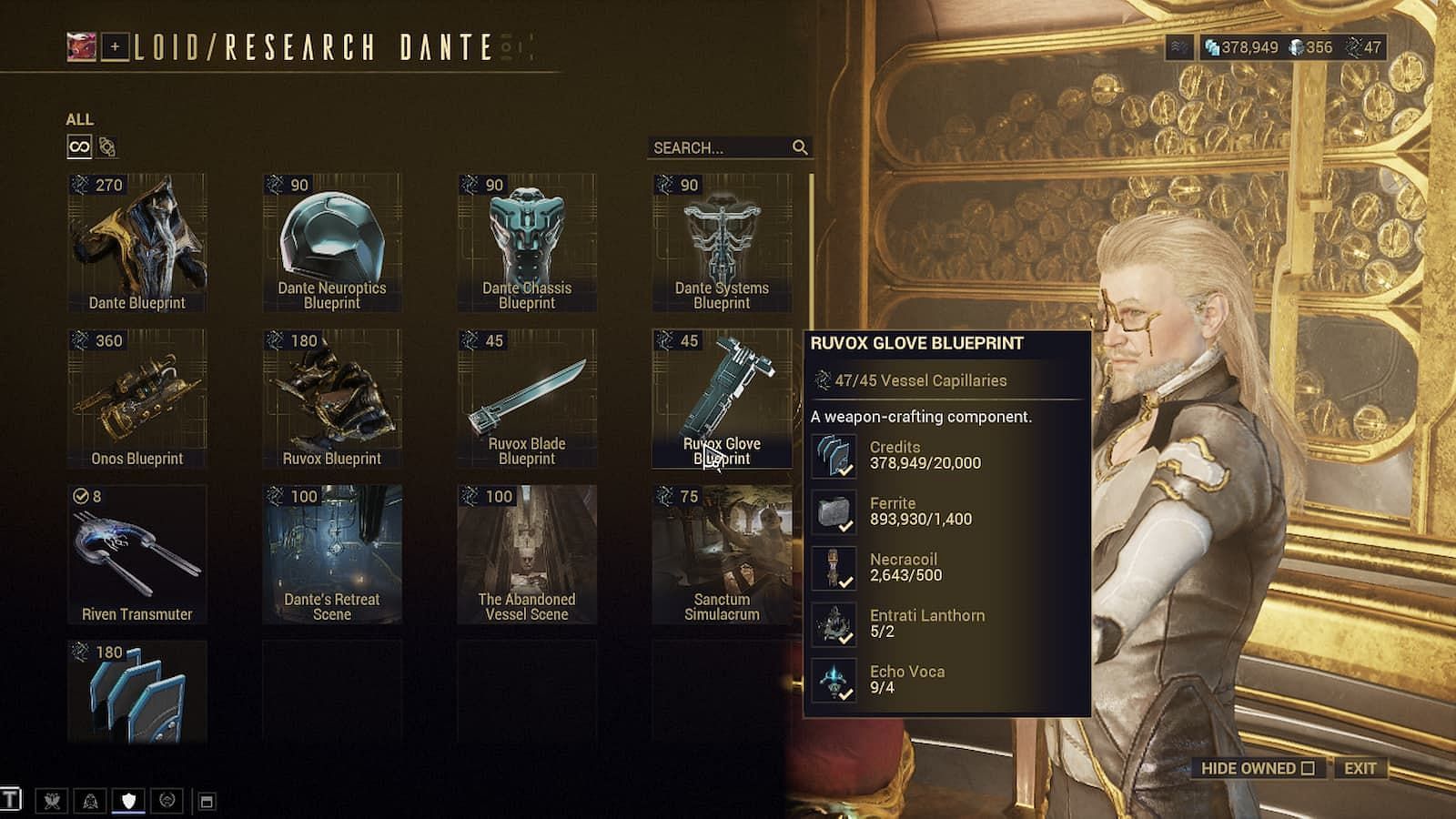
Task: Open the Onos Blueprint offering
Action: 137,399
